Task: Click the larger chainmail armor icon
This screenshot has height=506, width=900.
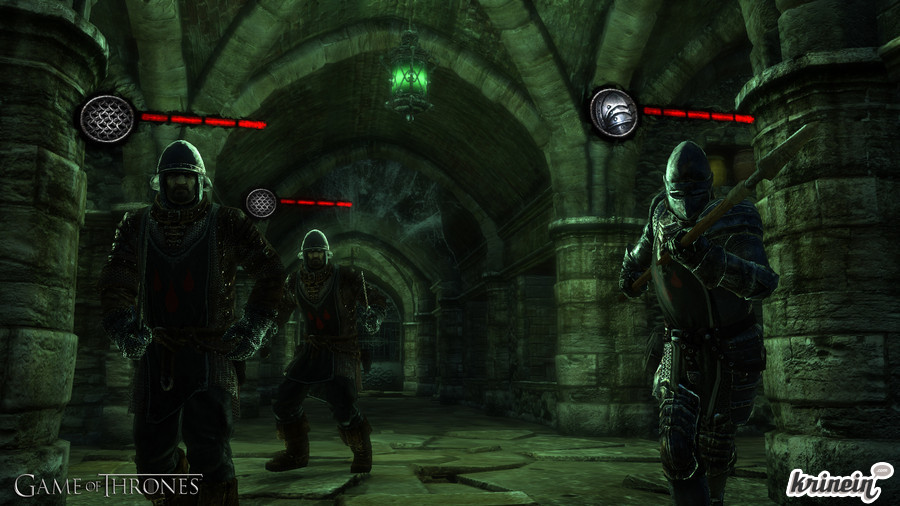Action: click(106, 119)
